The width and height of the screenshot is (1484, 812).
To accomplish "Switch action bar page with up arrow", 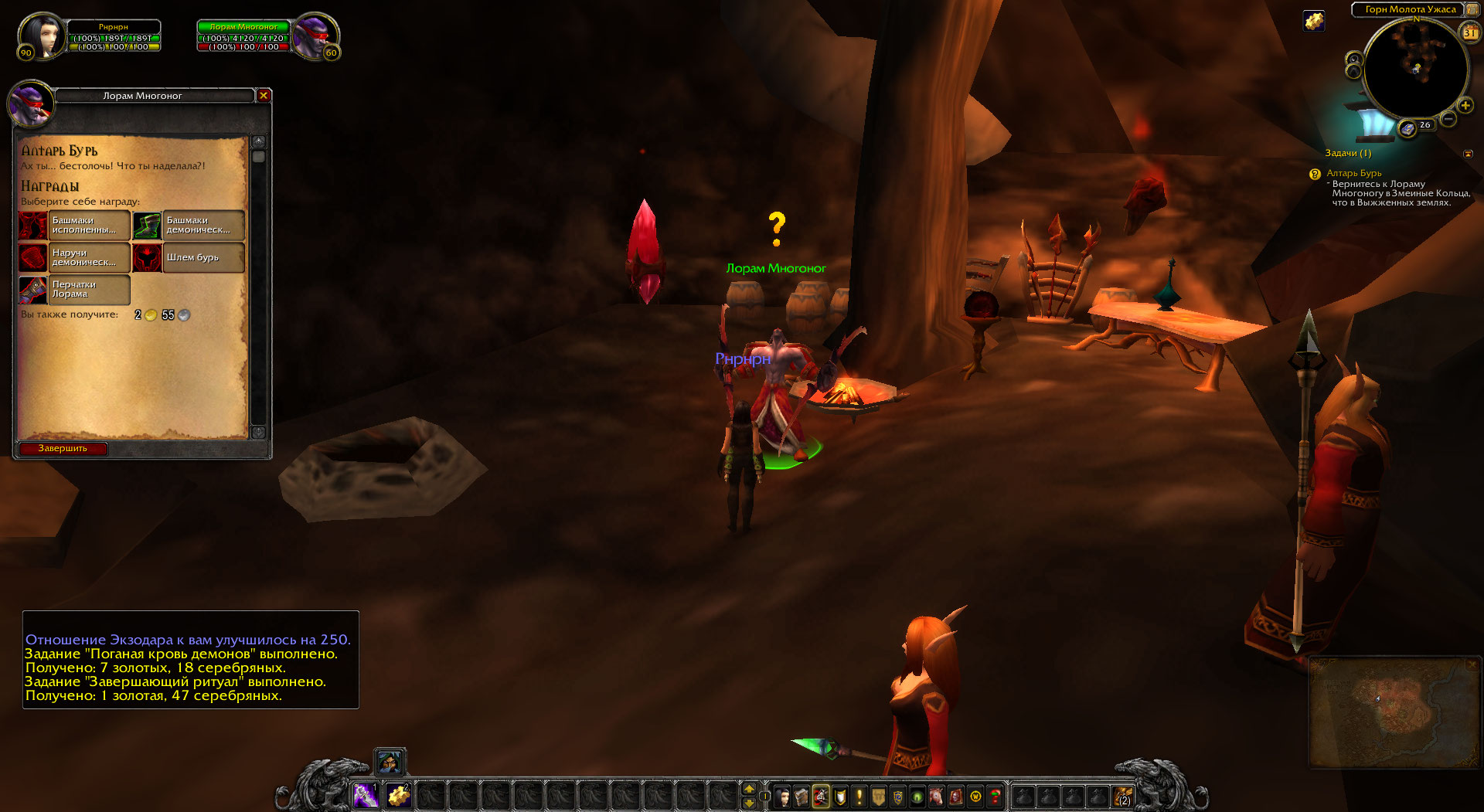I will click(748, 789).
